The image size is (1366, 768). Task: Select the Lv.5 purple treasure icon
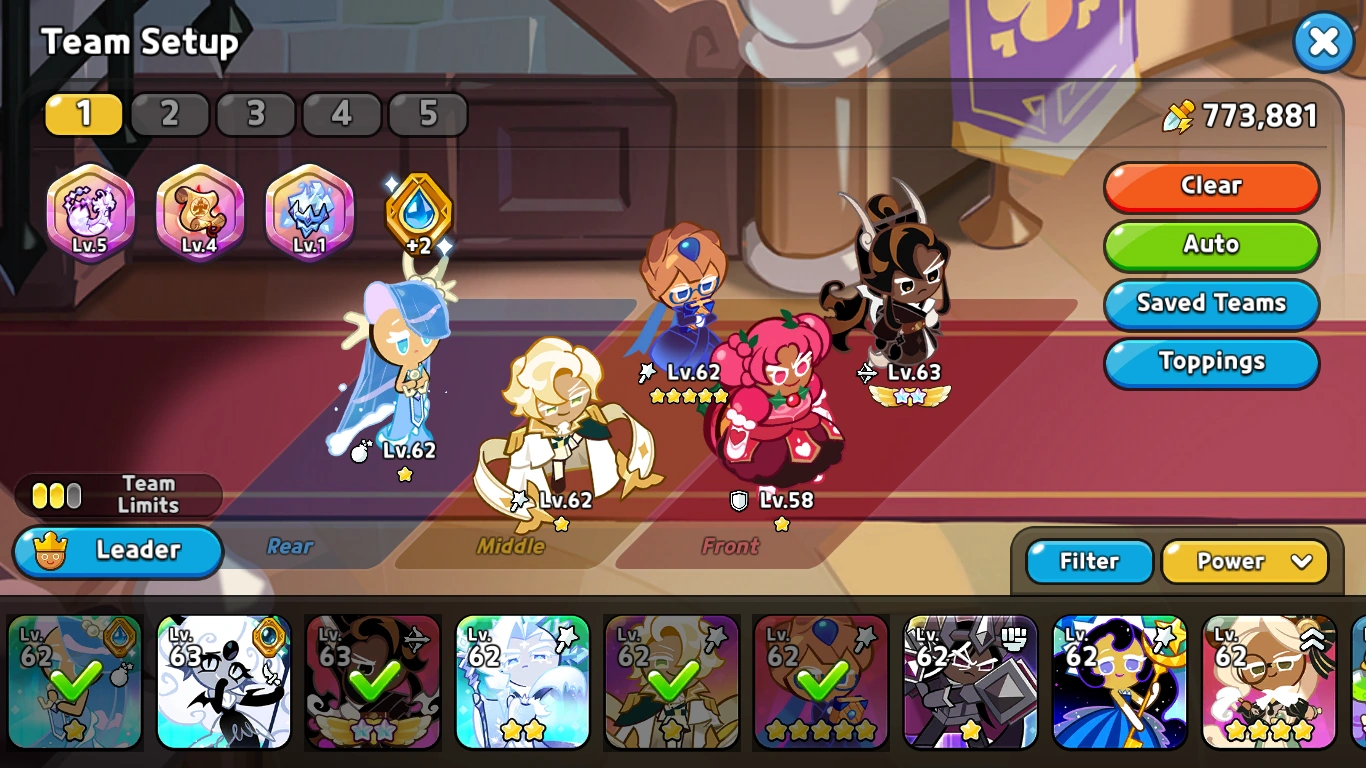point(91,212)
